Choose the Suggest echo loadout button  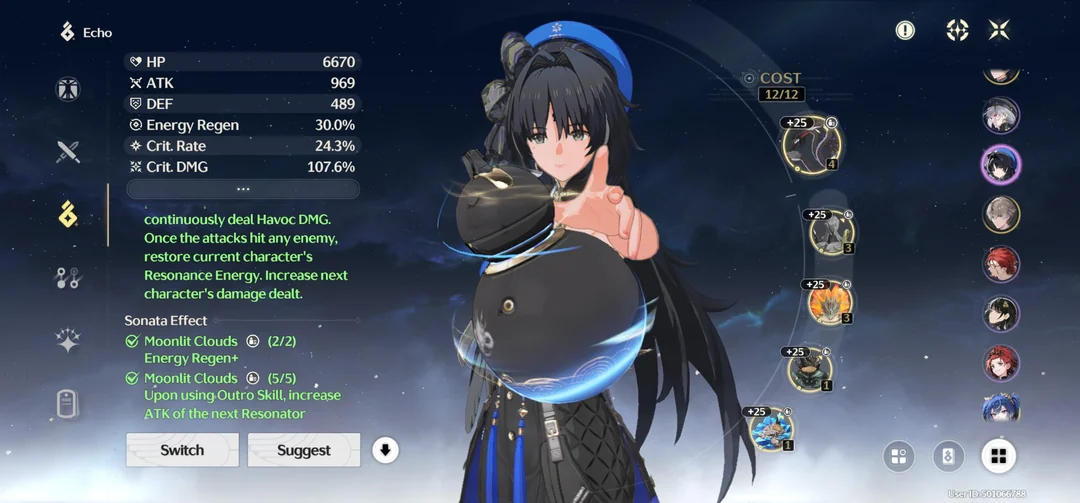tap(303, 450)
